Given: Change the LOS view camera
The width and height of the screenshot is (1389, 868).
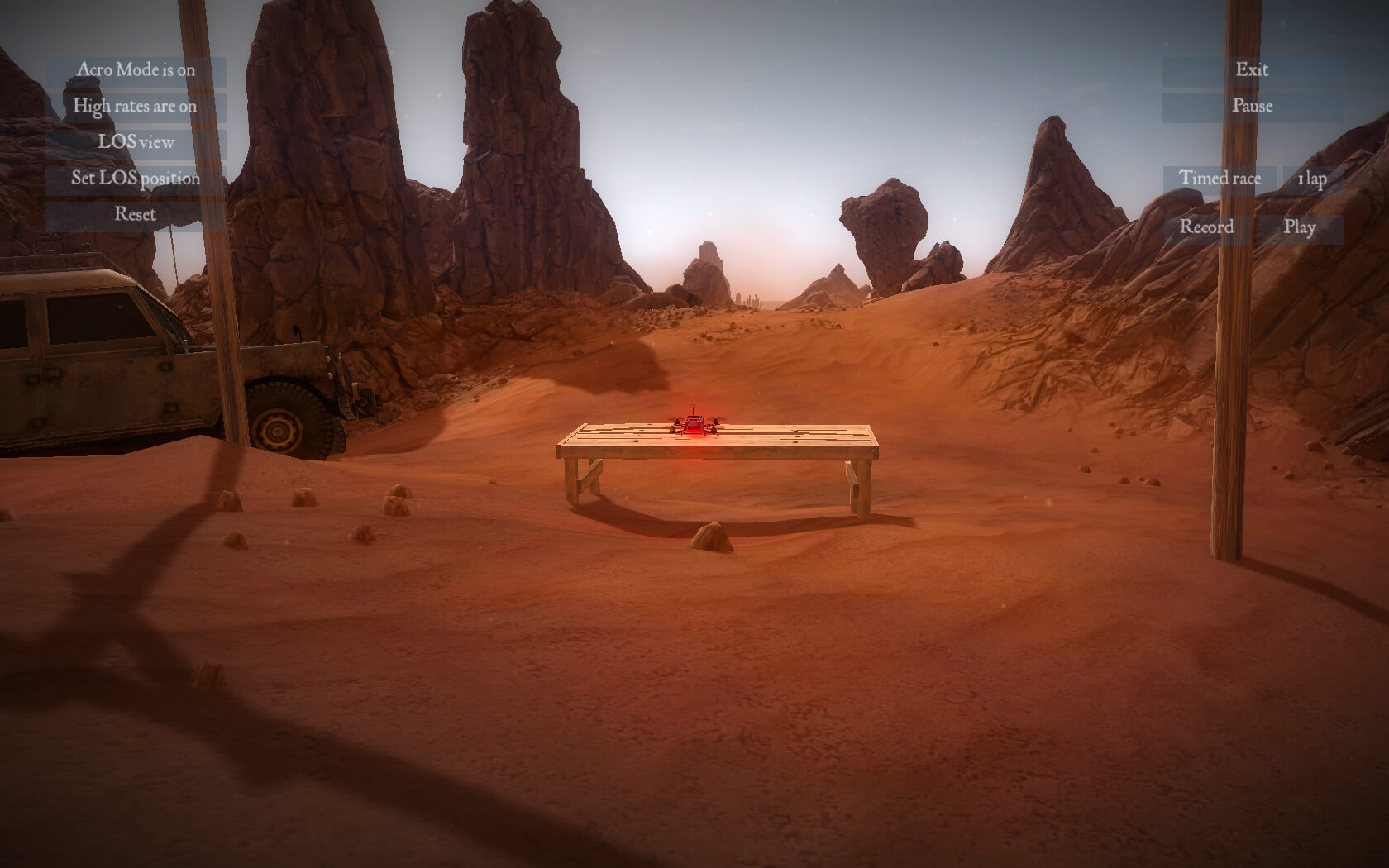Looking at the screenshot, I should coord(136,142).
